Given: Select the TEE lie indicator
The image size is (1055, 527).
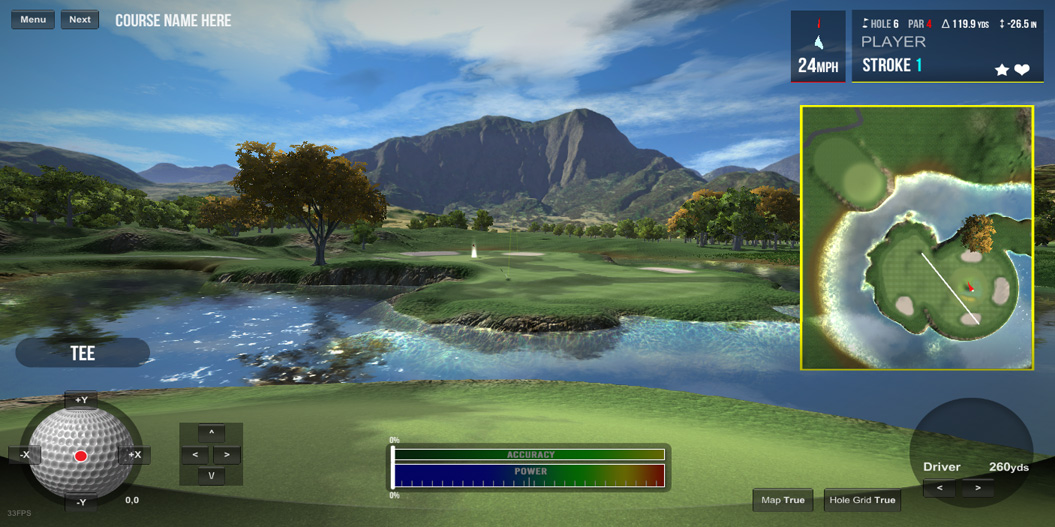Looking at the screenshot, I should point(83,353).
